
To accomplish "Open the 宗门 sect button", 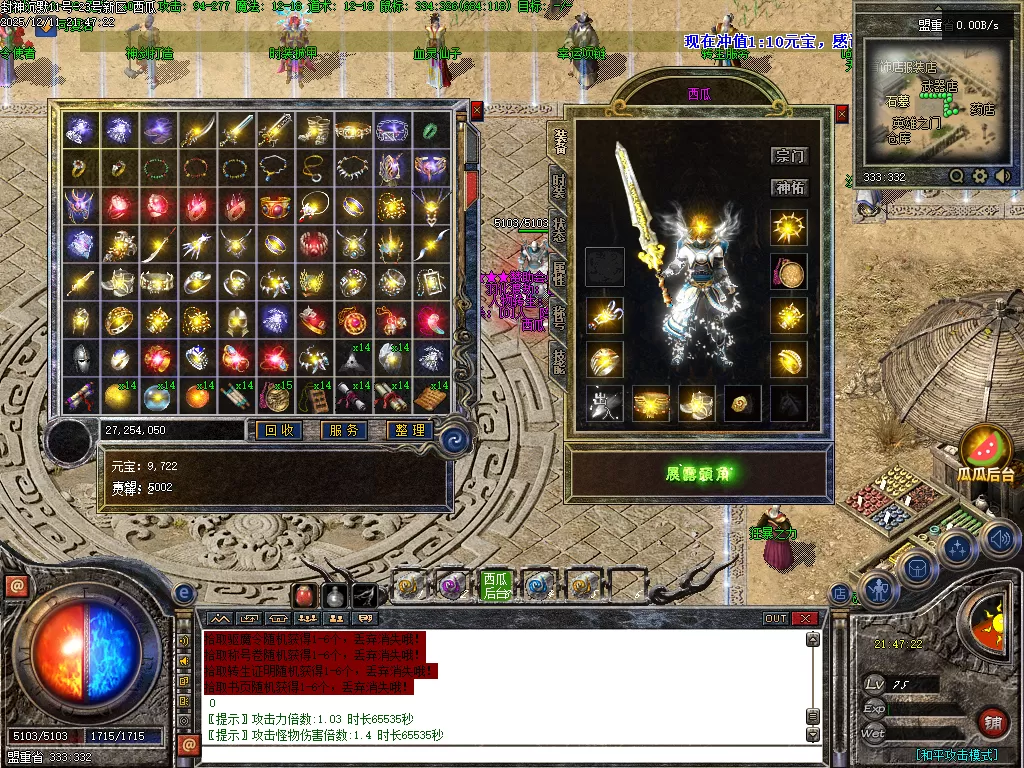I will (x=790, y=155).
